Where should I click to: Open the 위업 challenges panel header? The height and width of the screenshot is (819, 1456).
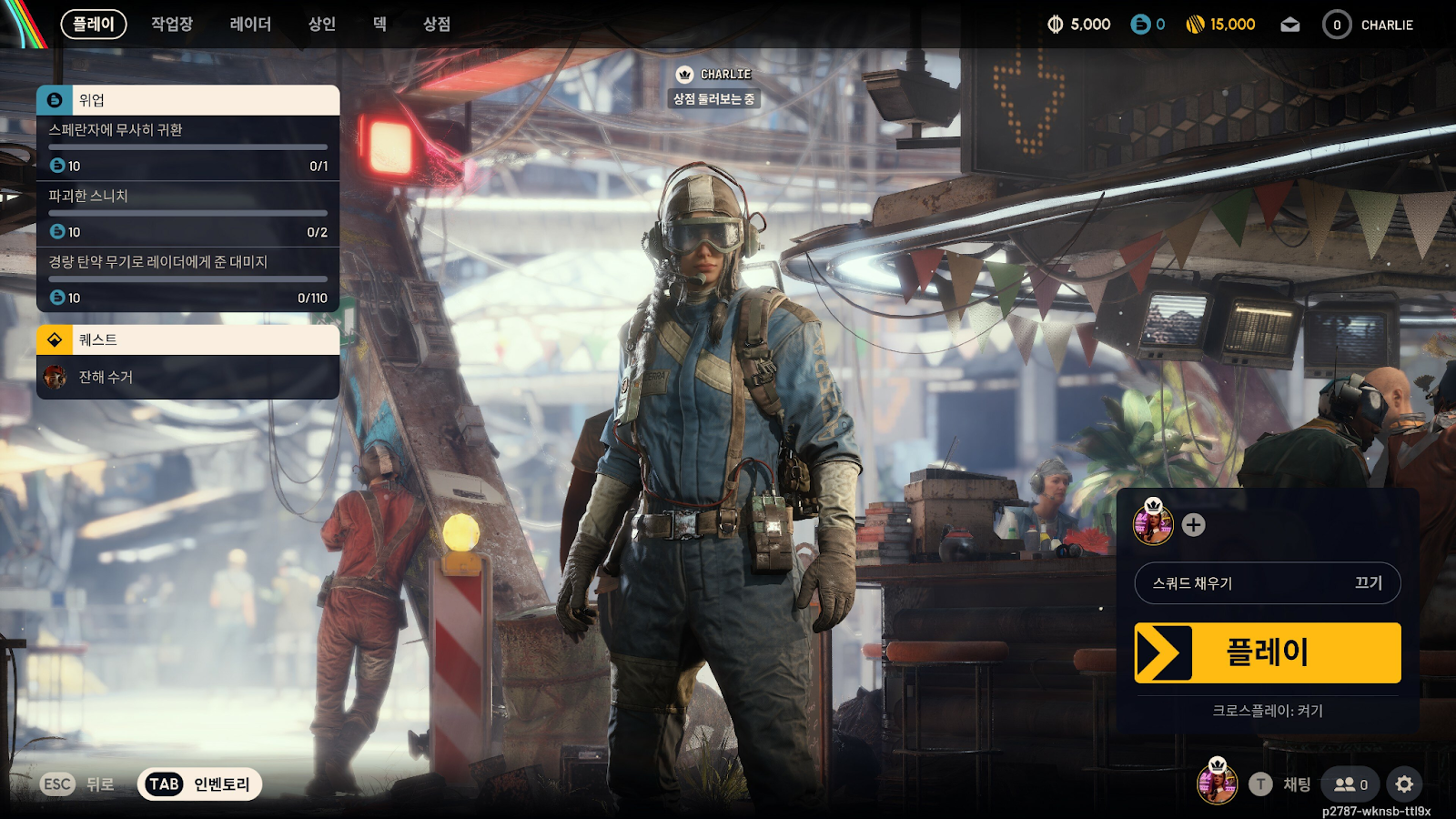[187, 100]
